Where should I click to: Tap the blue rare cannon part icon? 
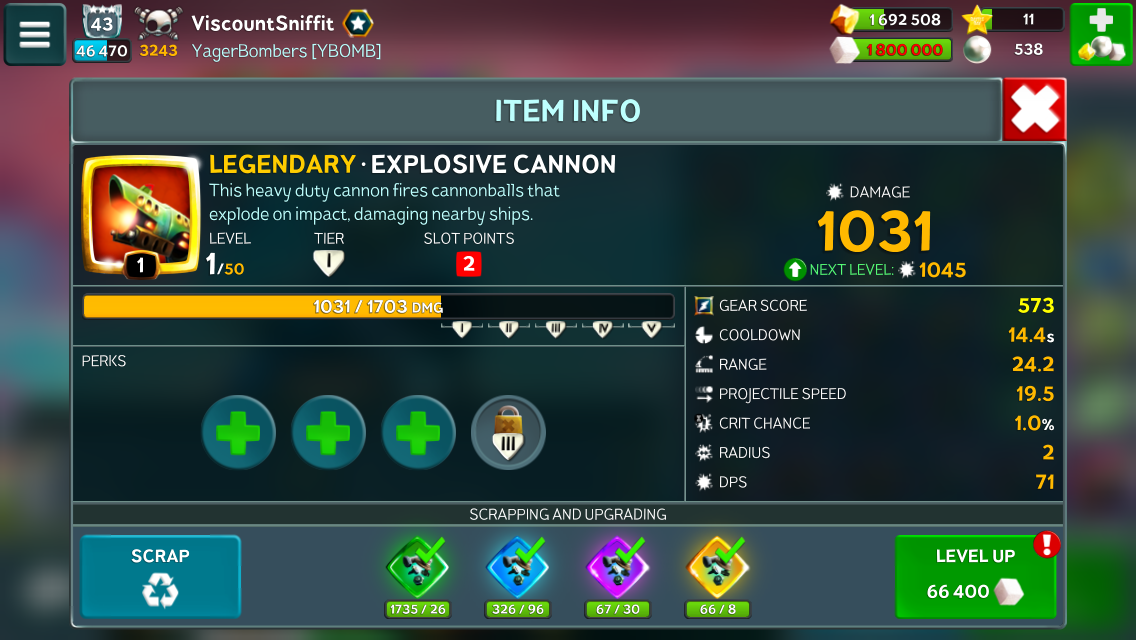coord(517,568)
